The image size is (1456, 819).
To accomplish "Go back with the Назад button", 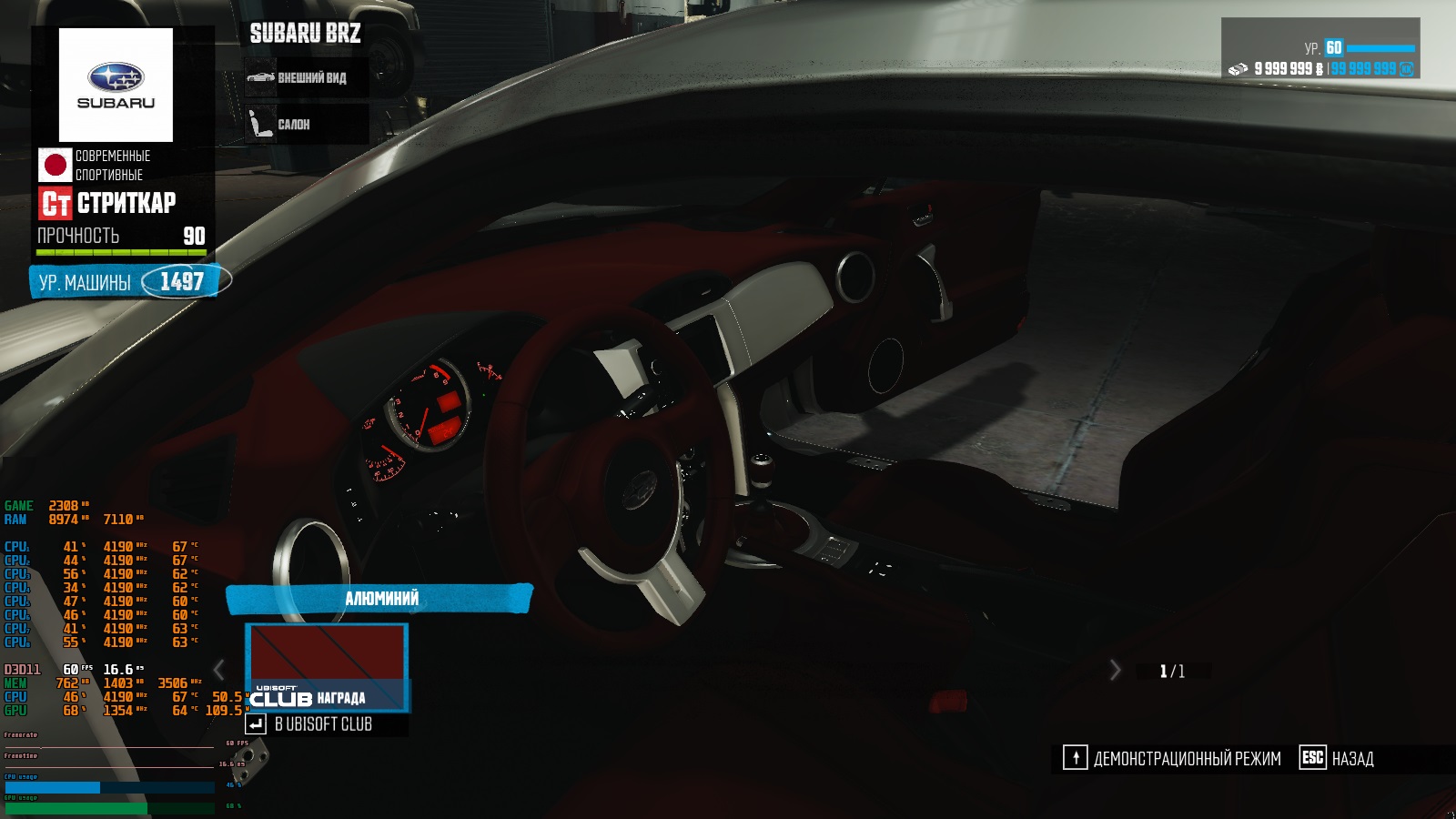I will pyautogui.click(x=1337, y=758).
